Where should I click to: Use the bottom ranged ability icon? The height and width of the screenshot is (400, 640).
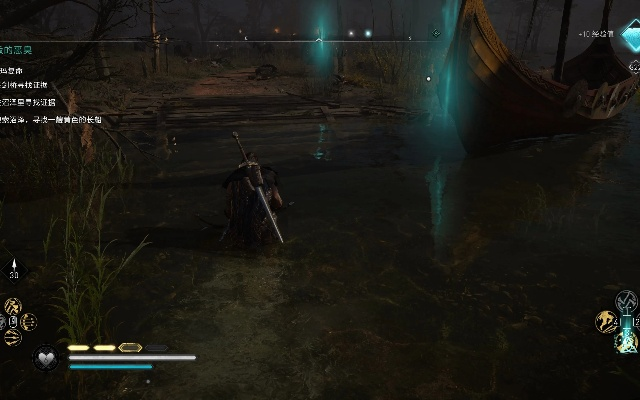tap(14, 337)
